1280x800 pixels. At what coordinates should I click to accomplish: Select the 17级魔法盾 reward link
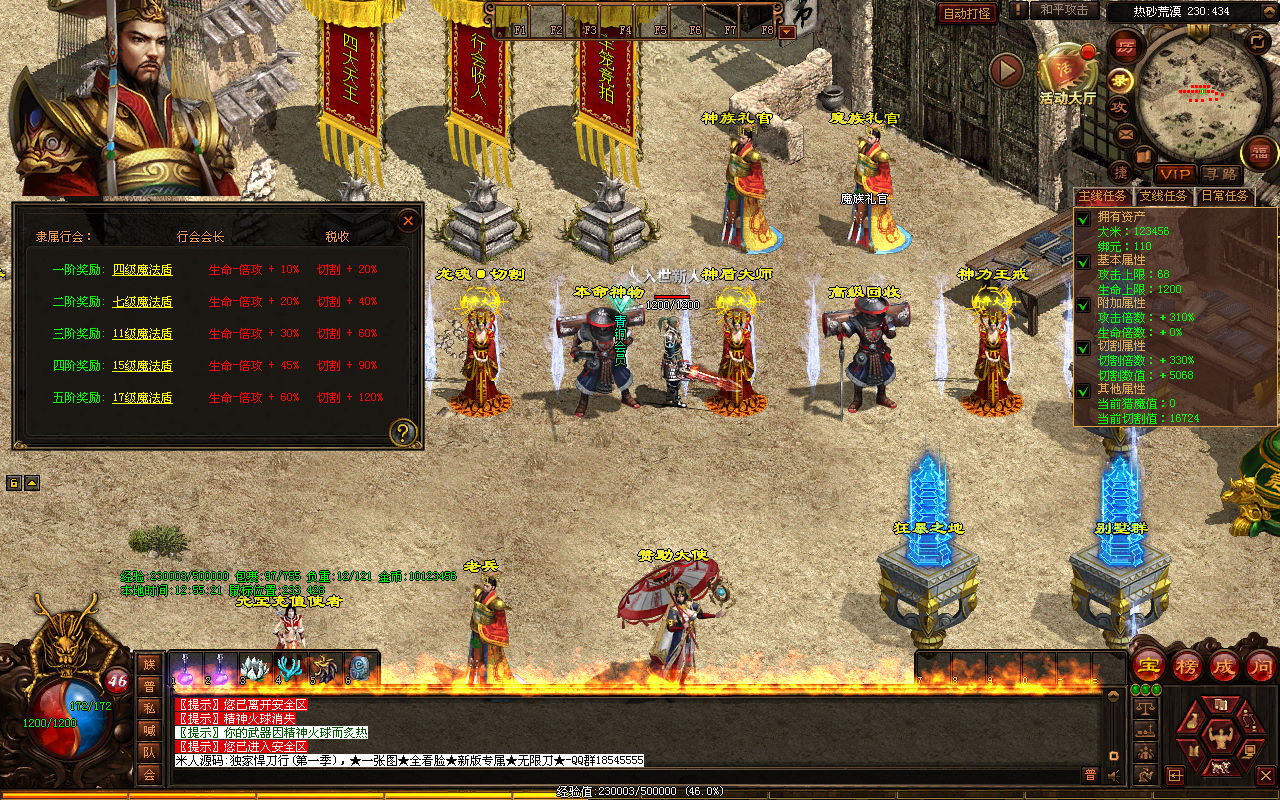[142, 398]
